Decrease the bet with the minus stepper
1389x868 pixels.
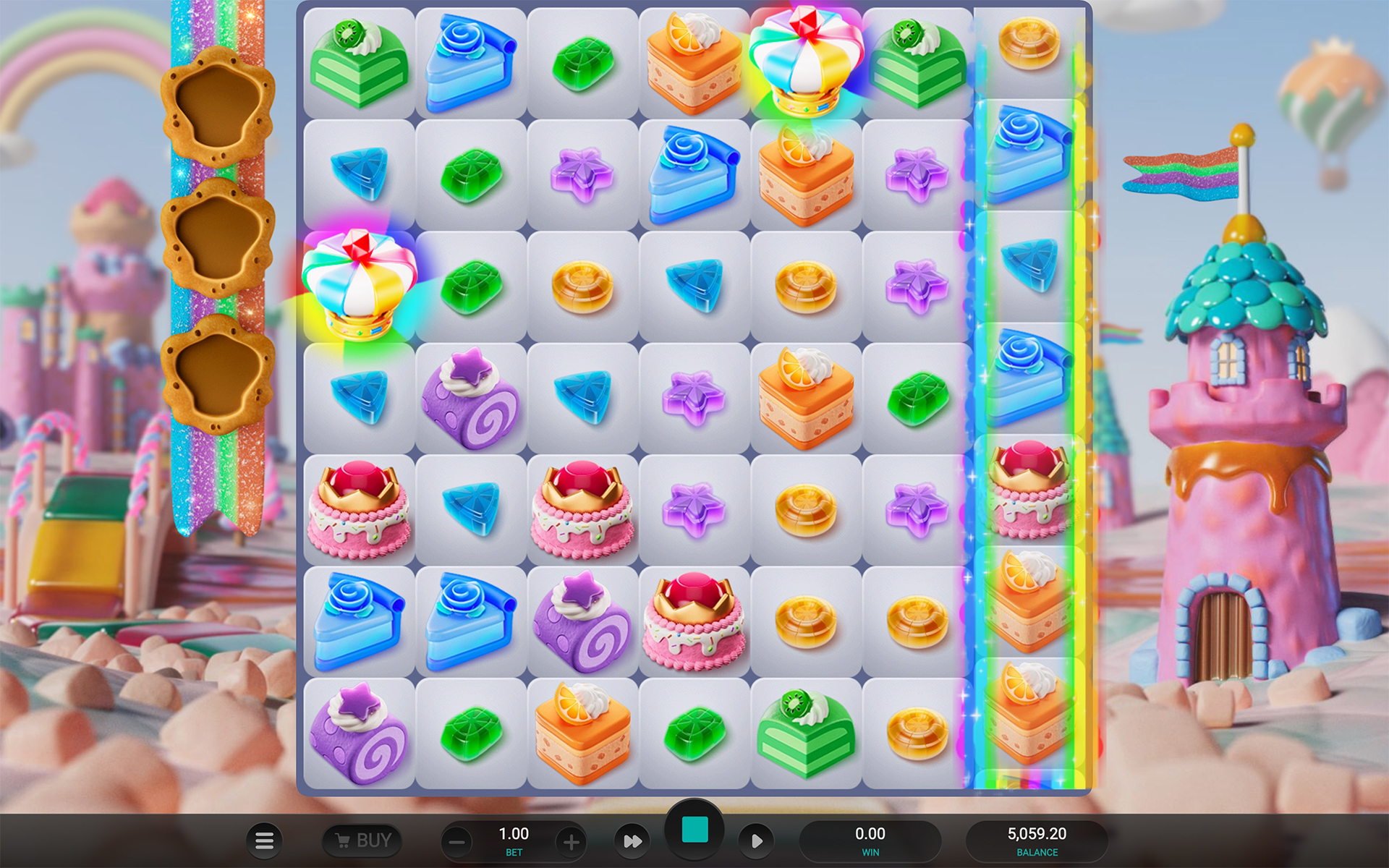(457, 841)
